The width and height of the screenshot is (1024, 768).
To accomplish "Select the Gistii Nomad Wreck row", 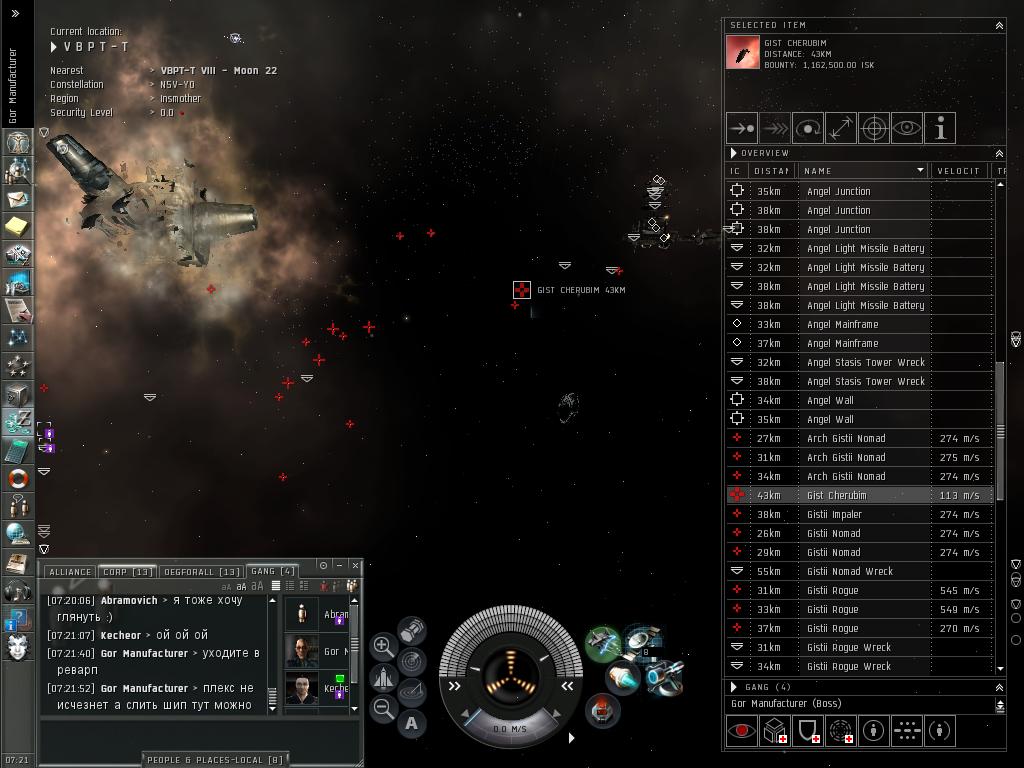I will (850, 571).
